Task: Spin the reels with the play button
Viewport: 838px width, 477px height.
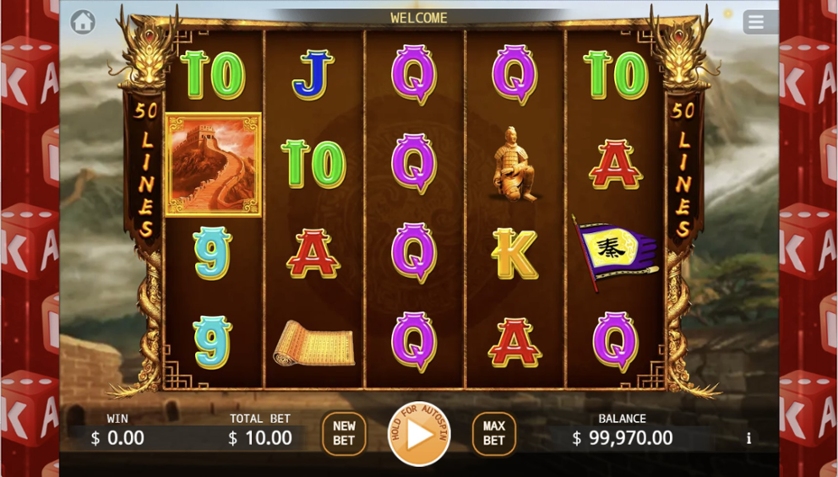Action: 419,434
